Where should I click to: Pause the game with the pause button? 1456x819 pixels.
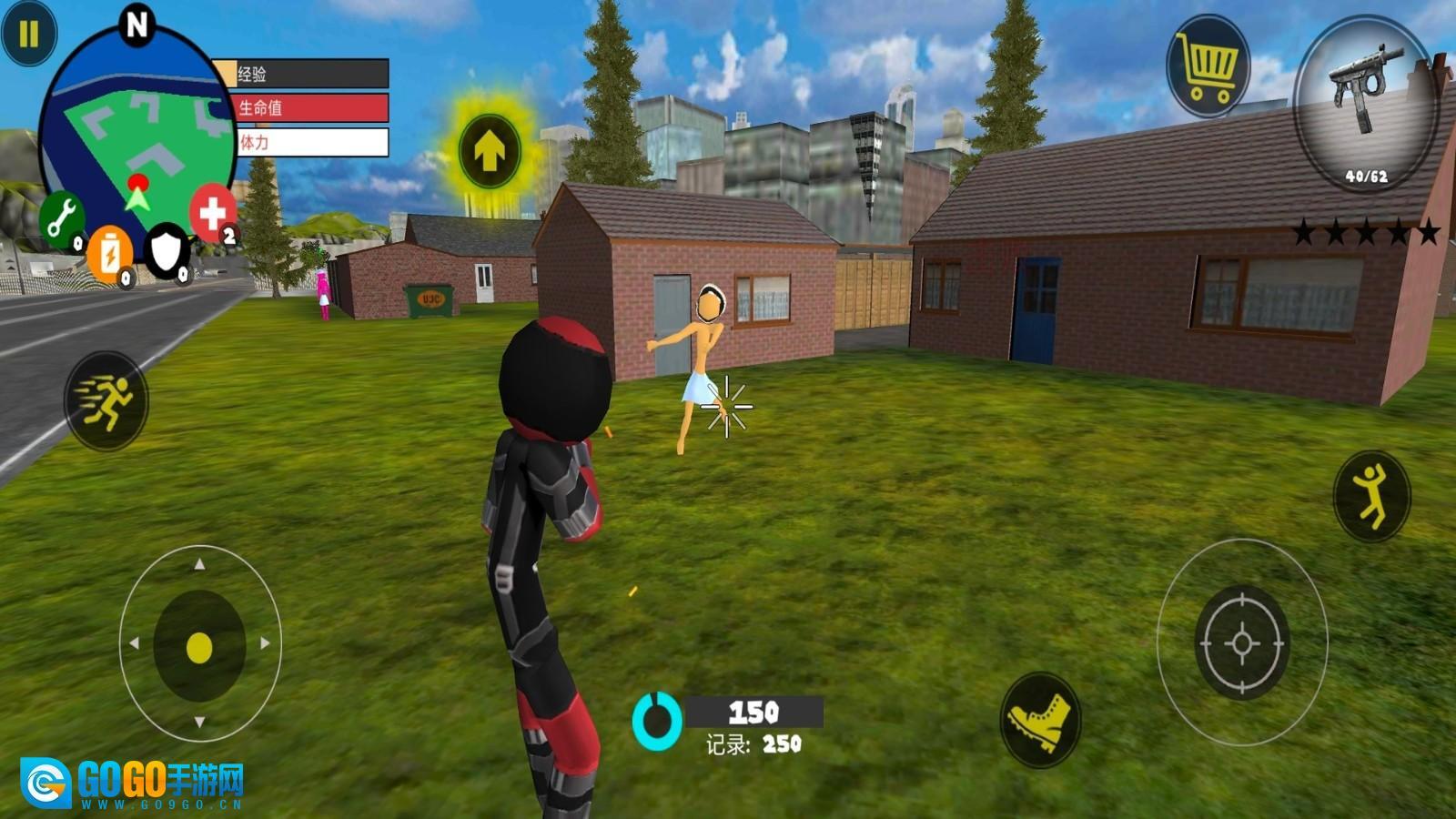pyautogui.click(x=28, y=35)
